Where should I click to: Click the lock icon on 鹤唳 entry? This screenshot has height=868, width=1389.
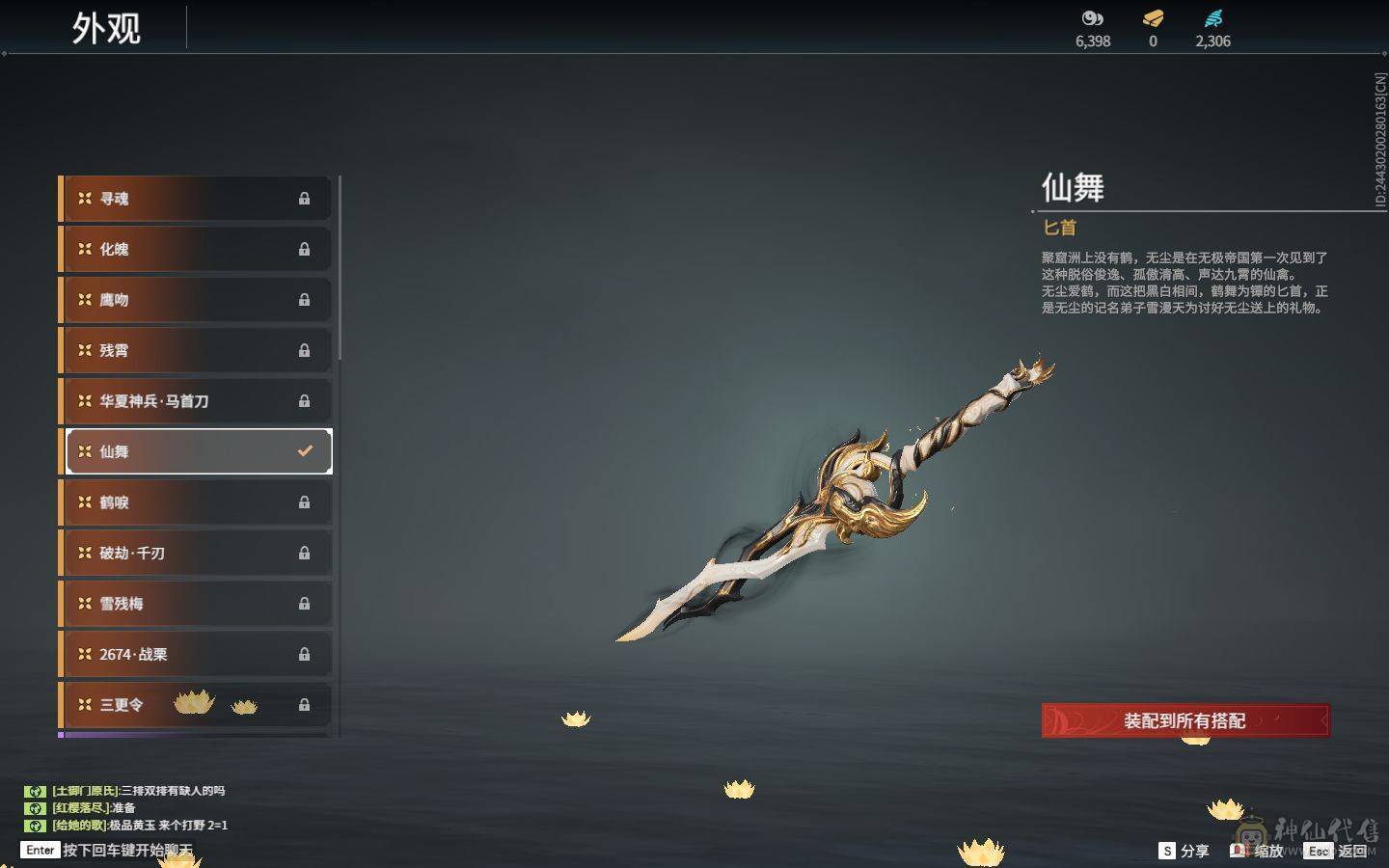point(305,502)
